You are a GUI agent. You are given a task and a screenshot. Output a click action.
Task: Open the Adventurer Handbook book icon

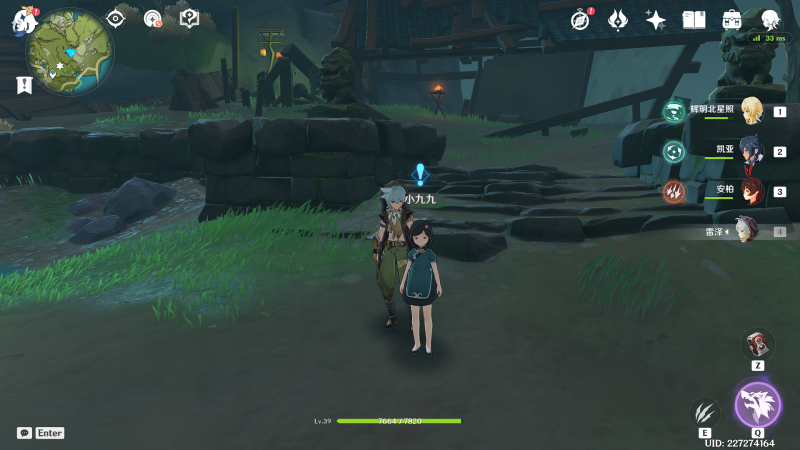[x=694, y=19]
